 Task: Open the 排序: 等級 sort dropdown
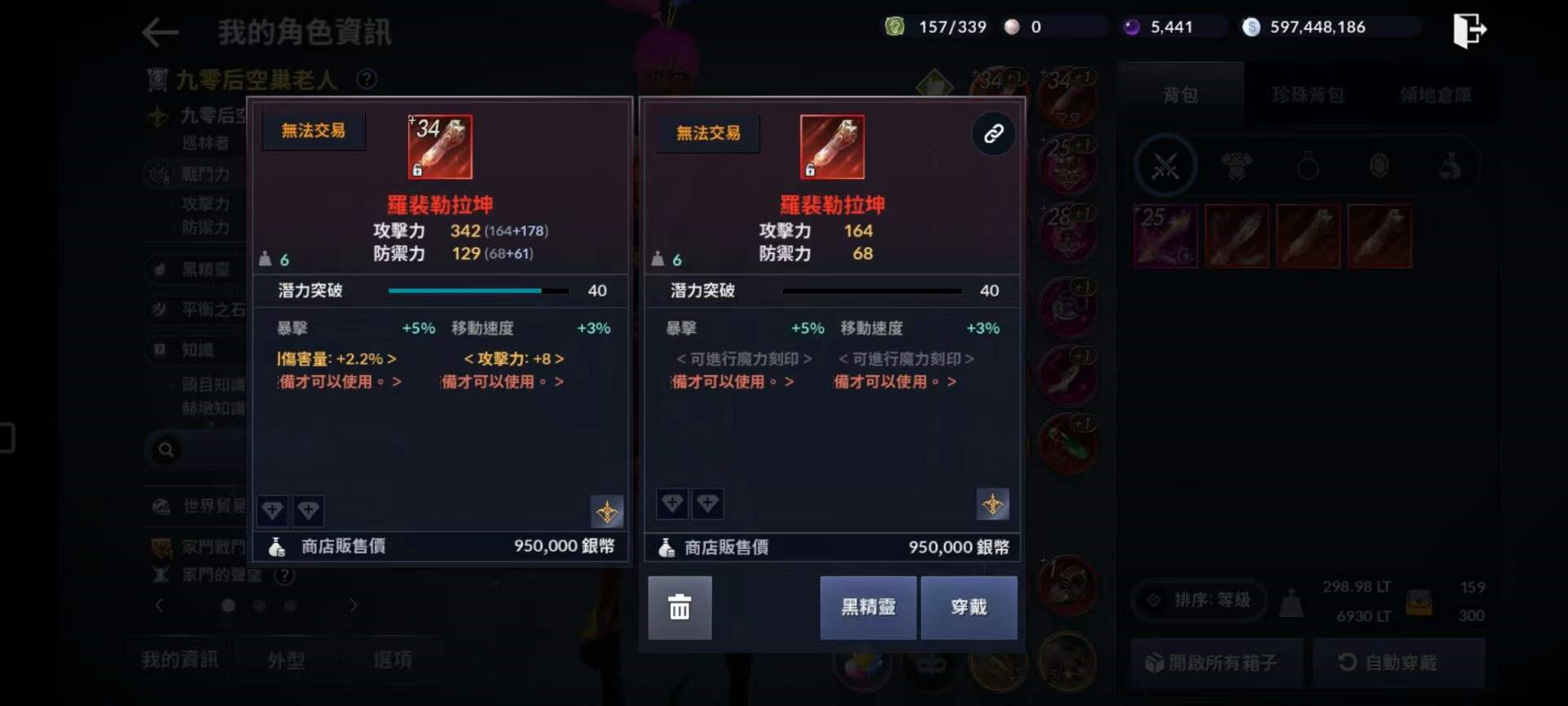(1198, 600)
